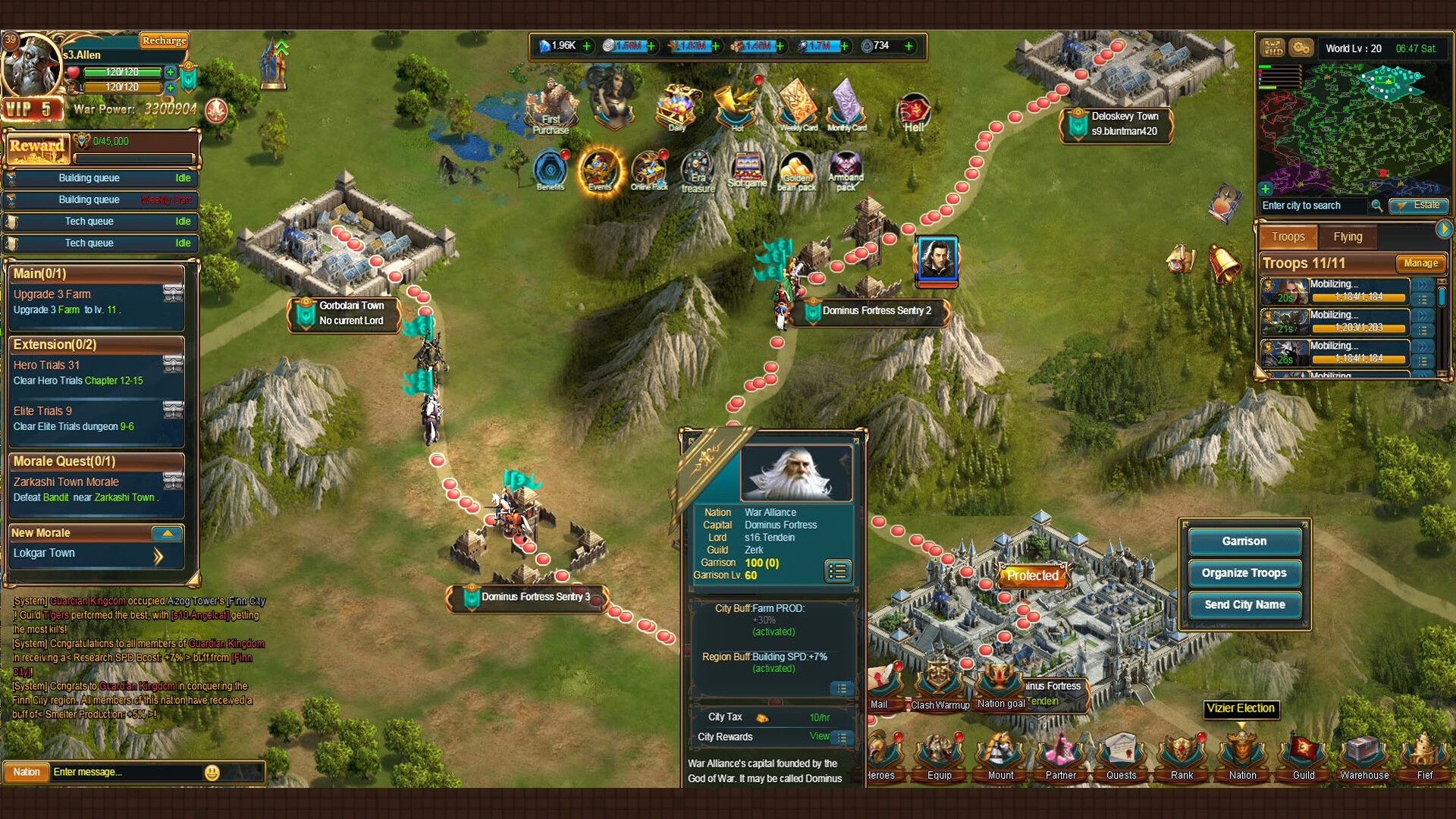Switch to the Flying tab
This screenshot has width=1456, height=819.
pos(1348,237)
